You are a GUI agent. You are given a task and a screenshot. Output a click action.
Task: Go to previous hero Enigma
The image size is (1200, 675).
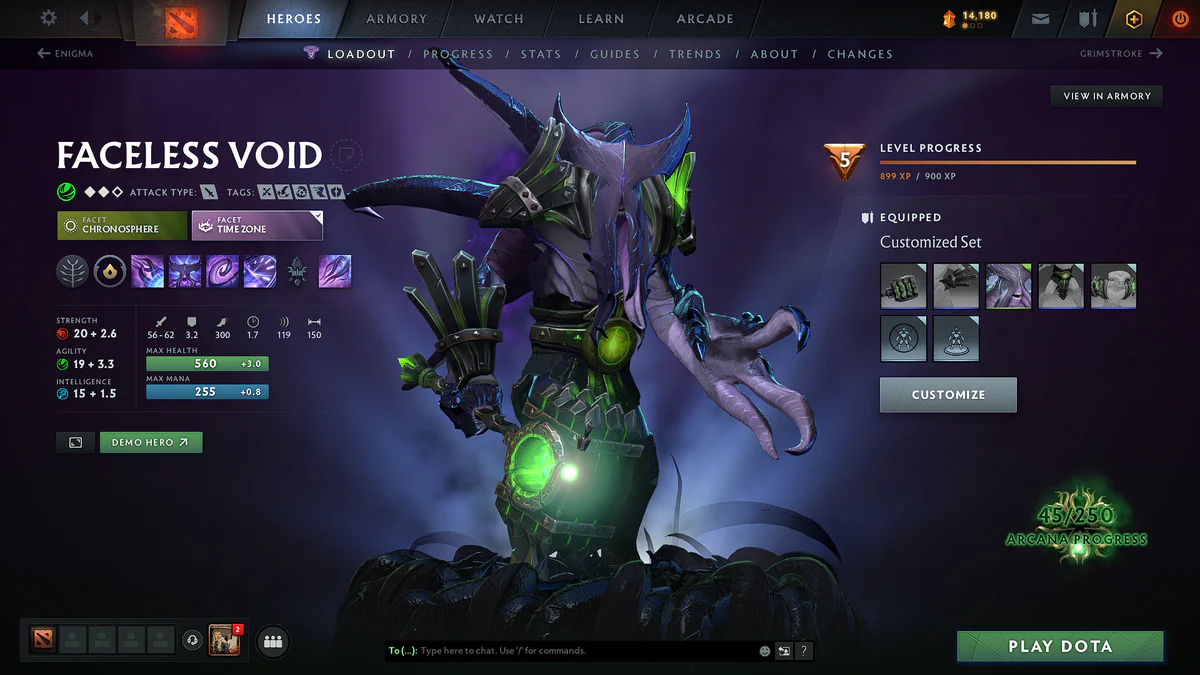(x=66, y=54)
